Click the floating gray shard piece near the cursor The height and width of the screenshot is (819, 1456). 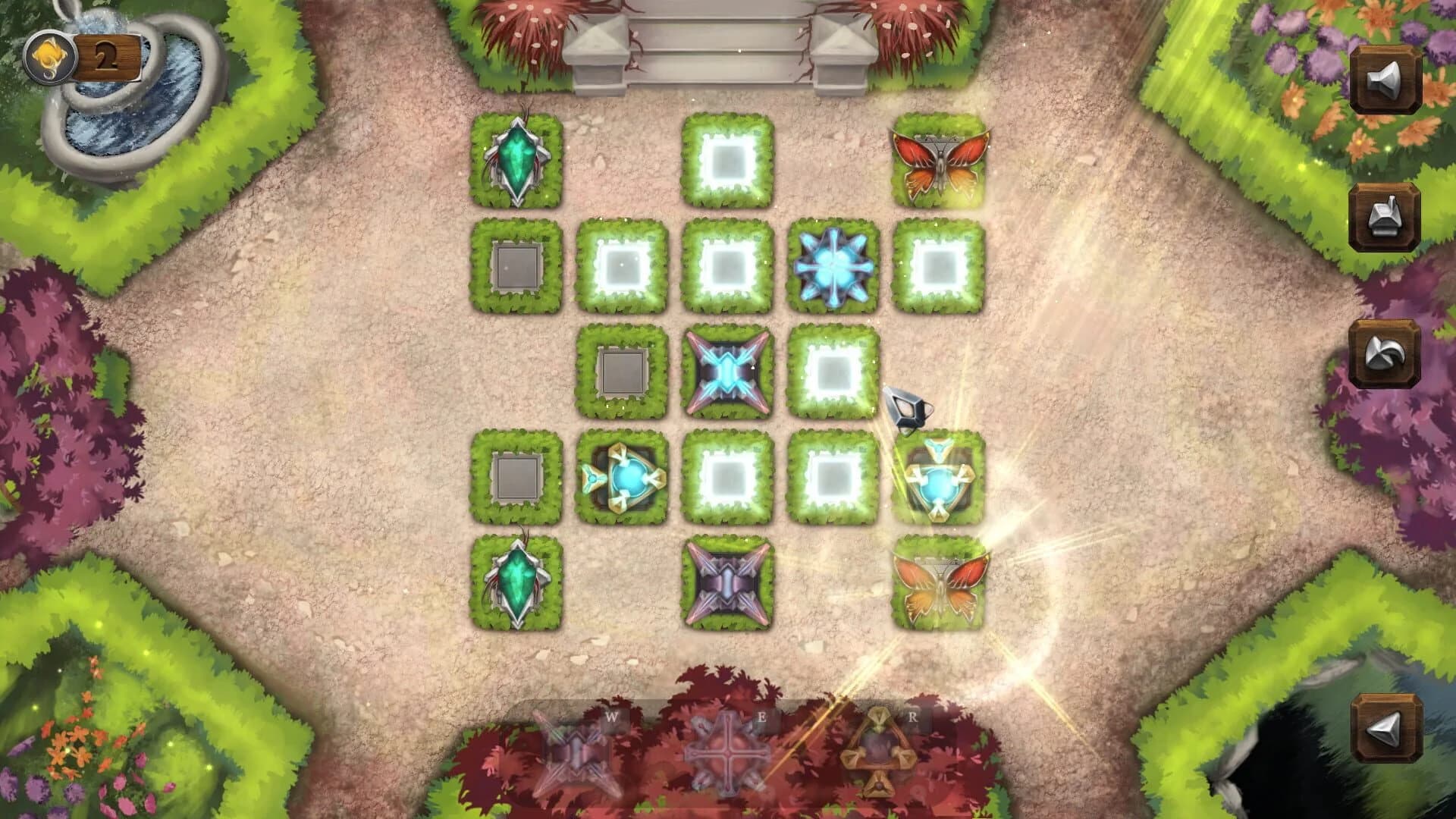908,410
